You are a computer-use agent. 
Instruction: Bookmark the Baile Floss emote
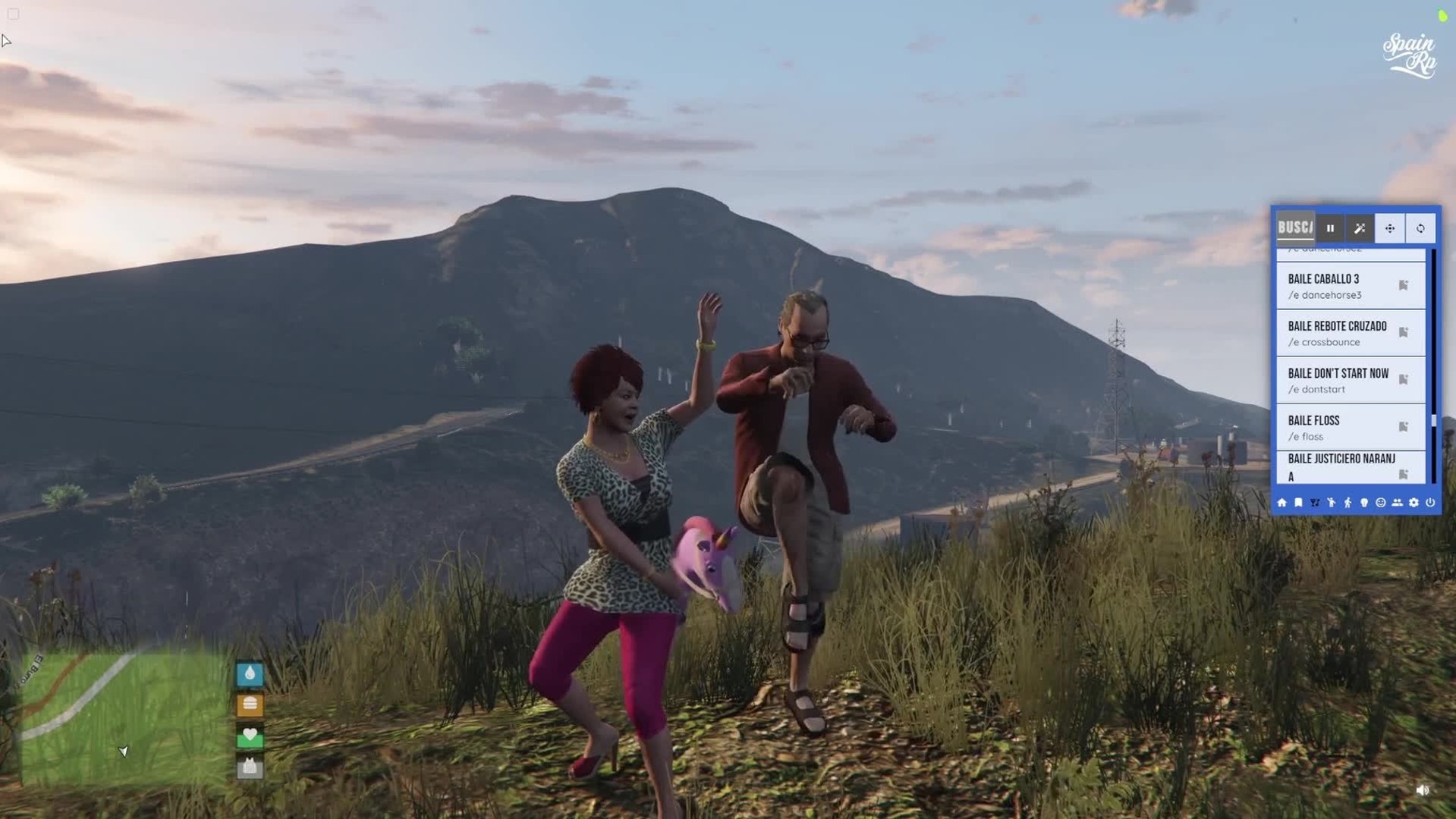coord(1404,427)
